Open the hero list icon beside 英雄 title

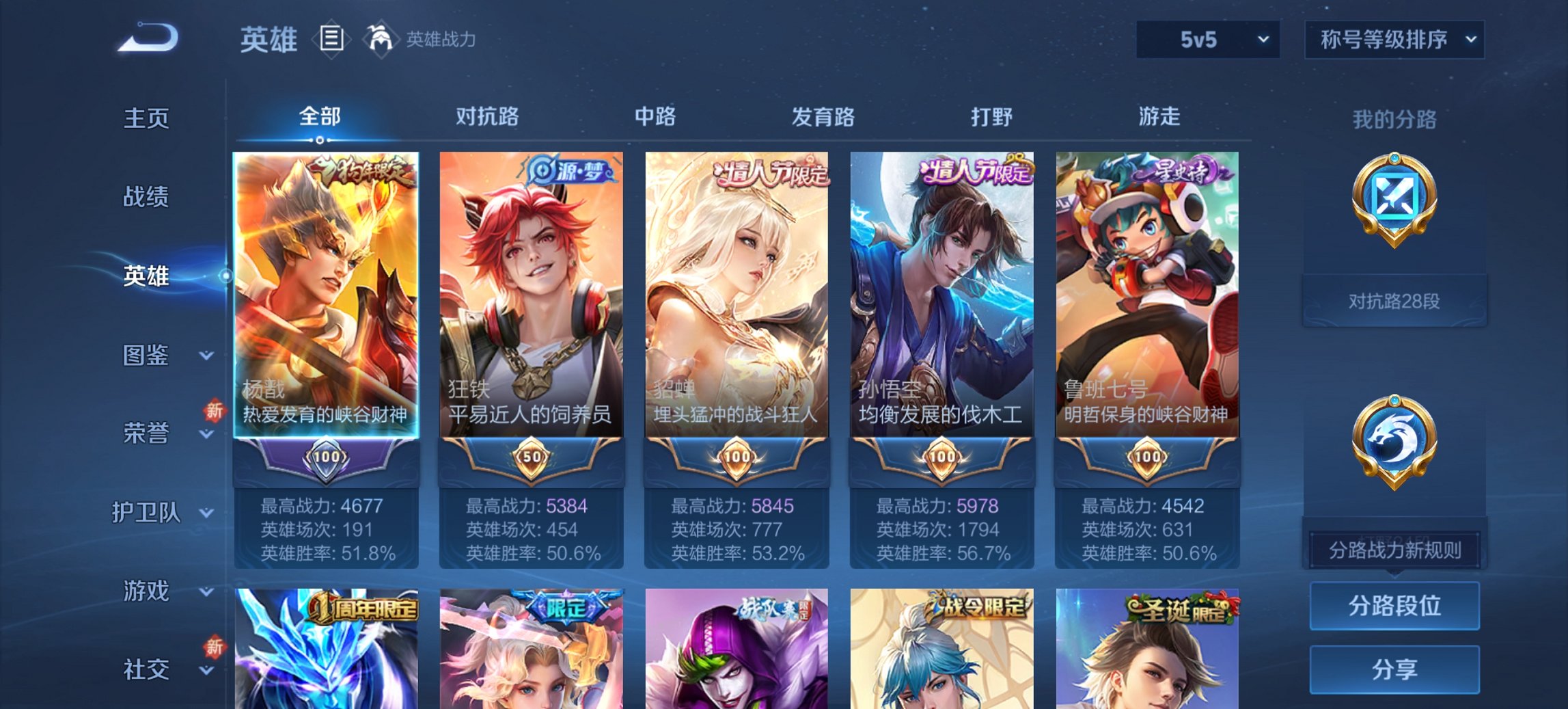pyautogui.click(x=333, y=40)
